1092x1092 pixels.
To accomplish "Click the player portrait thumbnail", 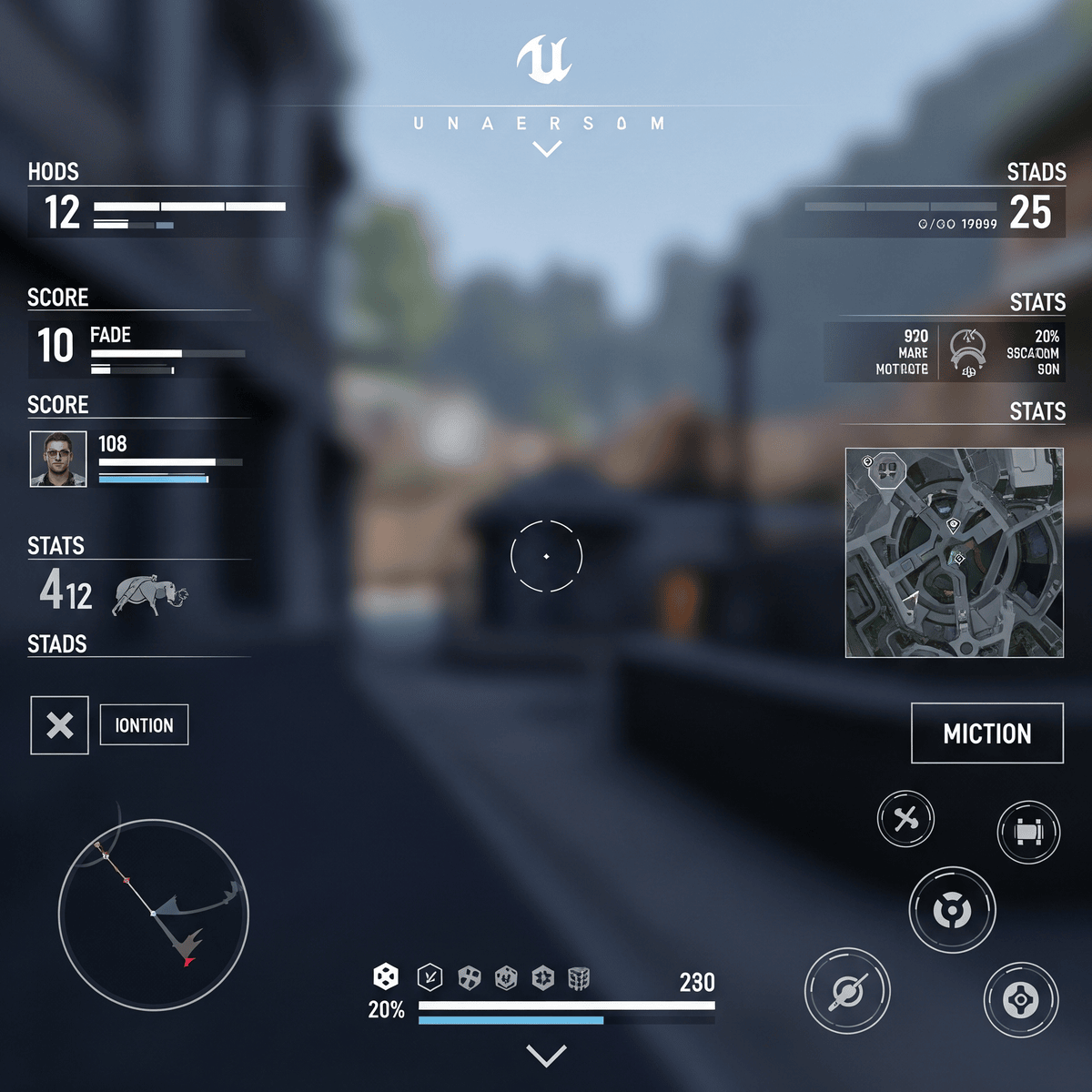I will [x=58, y=460].
